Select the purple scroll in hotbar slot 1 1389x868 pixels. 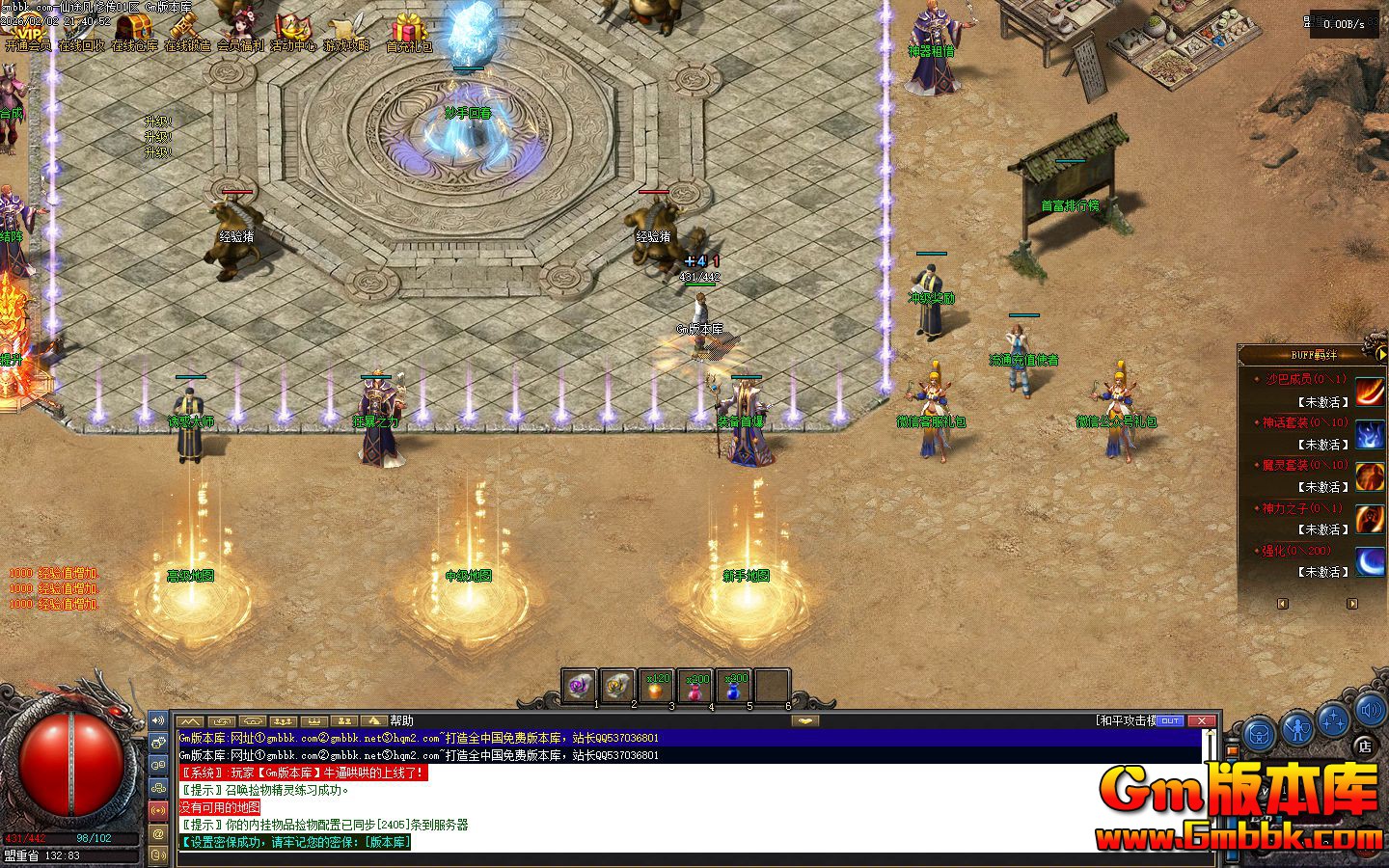[x=579, y=686]
